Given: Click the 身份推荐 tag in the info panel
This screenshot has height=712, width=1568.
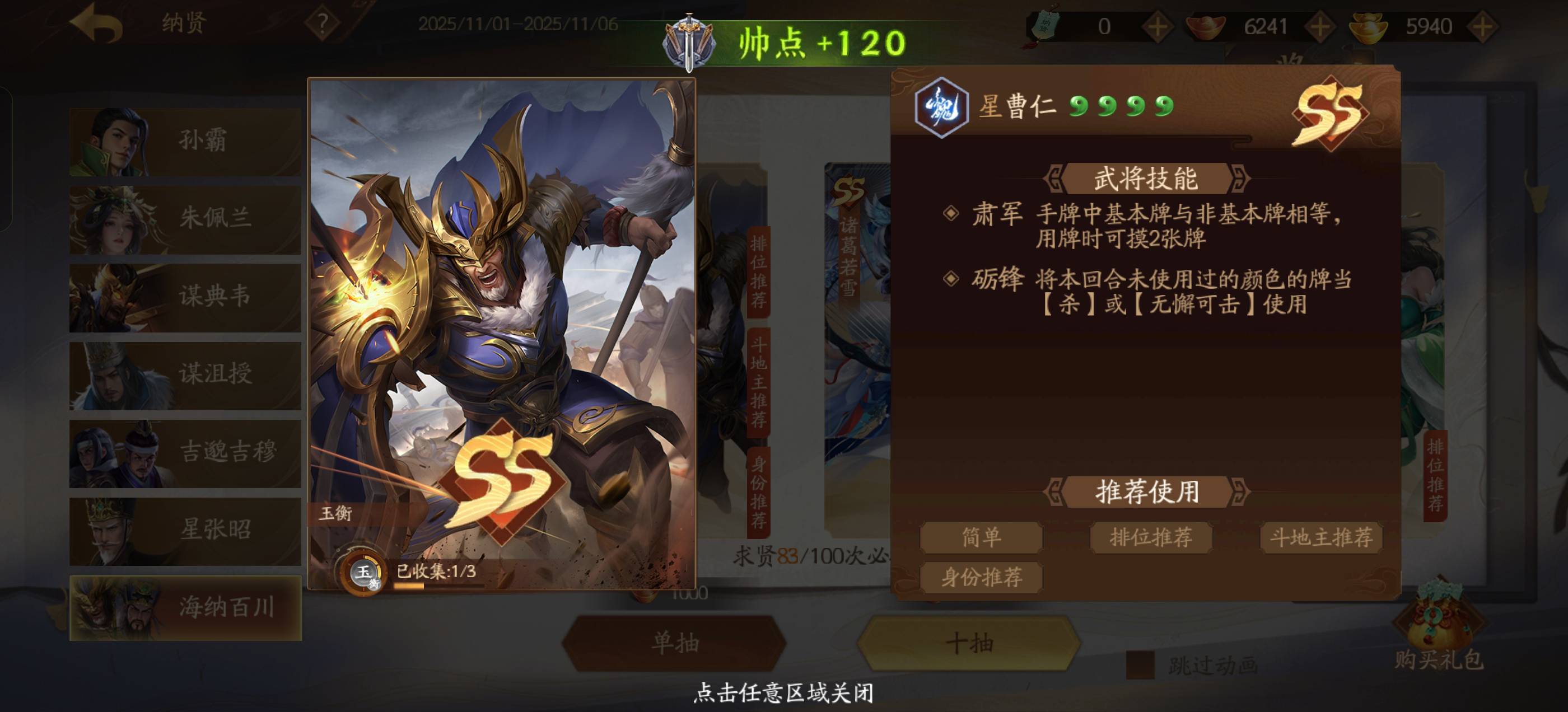Looking at the screenshot, I should tap(981, 577).
